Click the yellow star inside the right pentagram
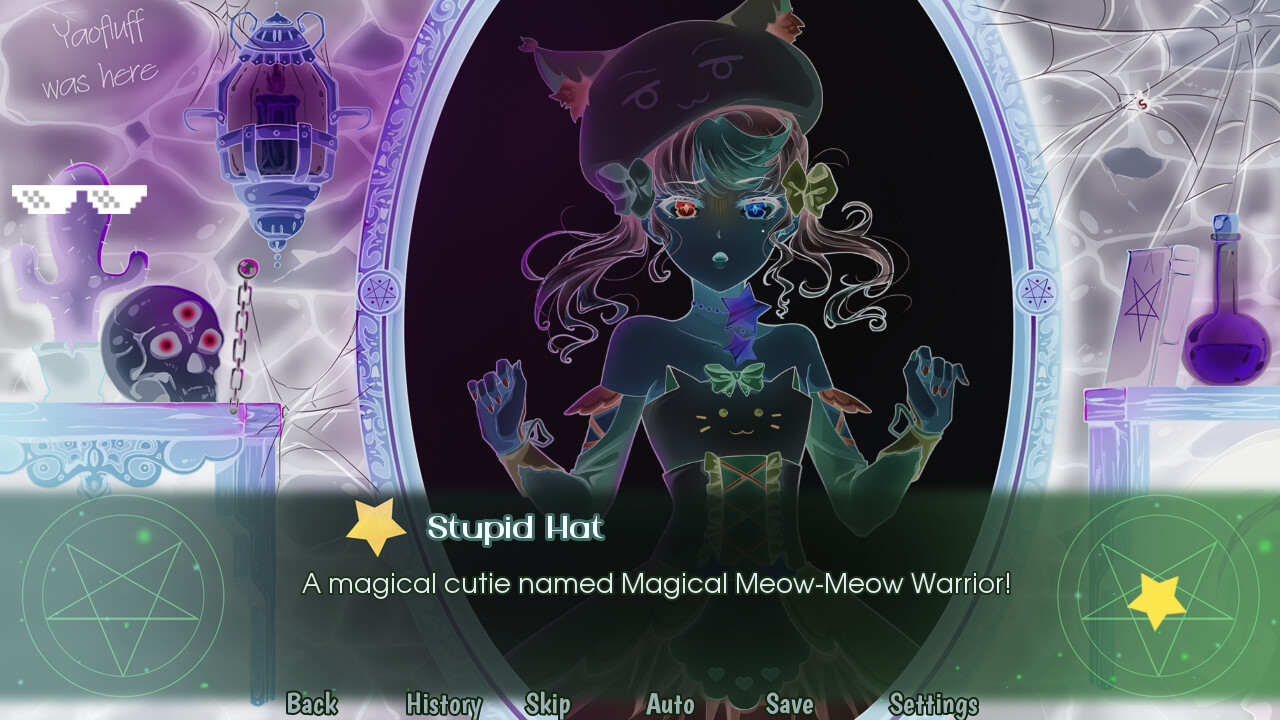Image resolution: width=1280 pixels, height=720 pixels. click(x=1156, y=597)
